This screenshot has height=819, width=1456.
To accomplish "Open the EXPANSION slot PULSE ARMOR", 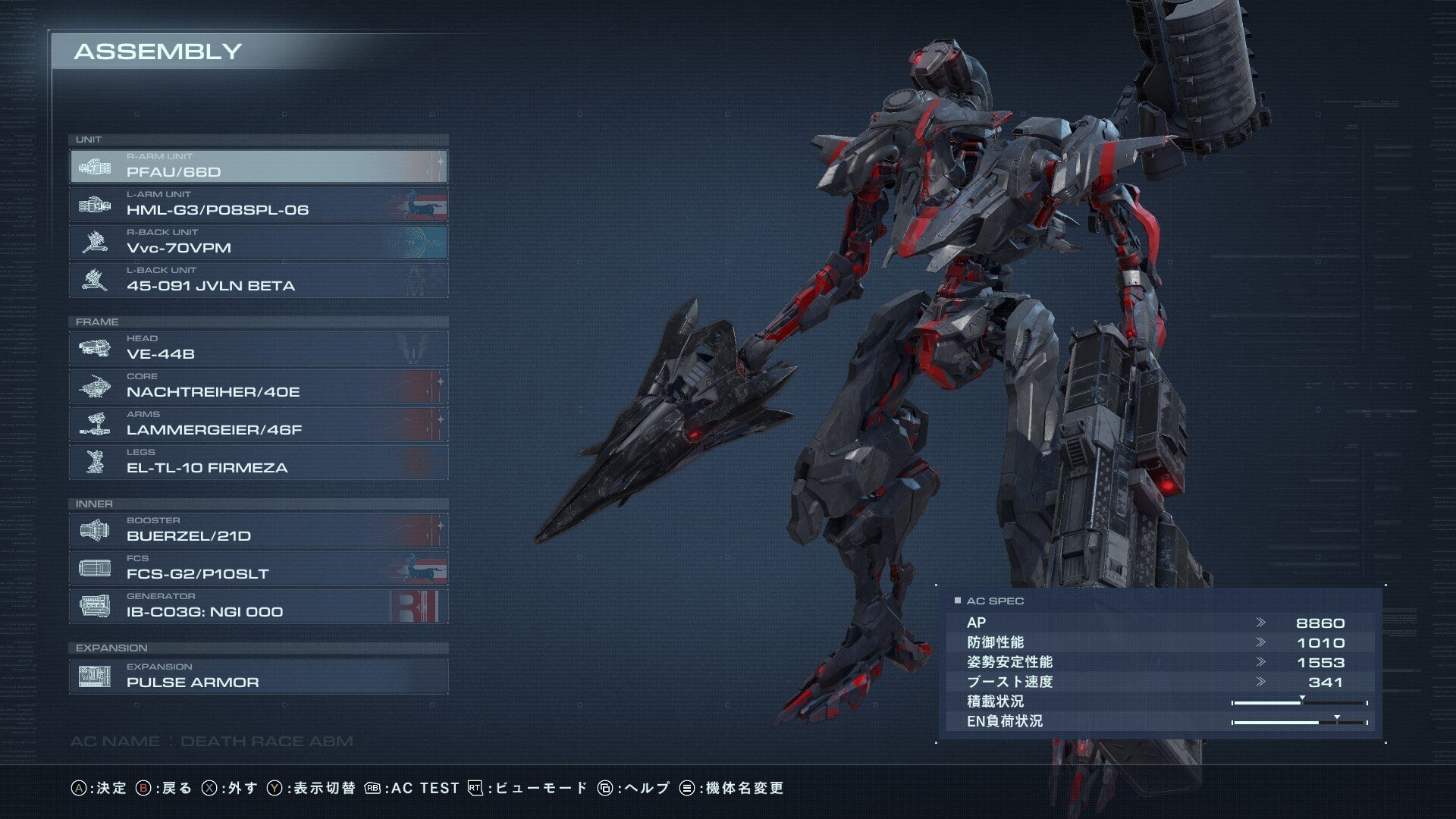I will tap(259, 676).
